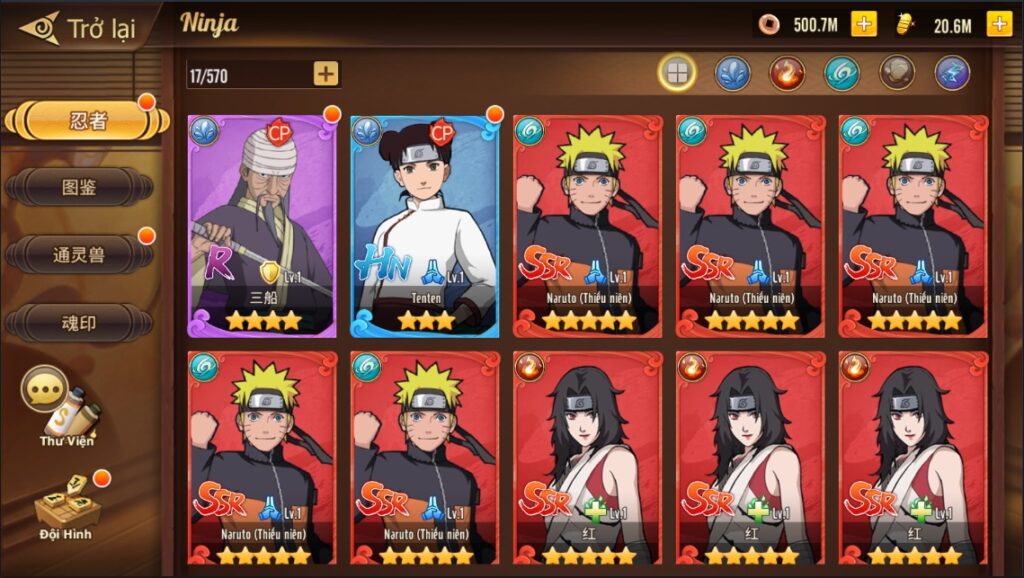Filter ninjas by the blue water element
The width and height of the screenshot is (1024, 578).
coord(732,73)
